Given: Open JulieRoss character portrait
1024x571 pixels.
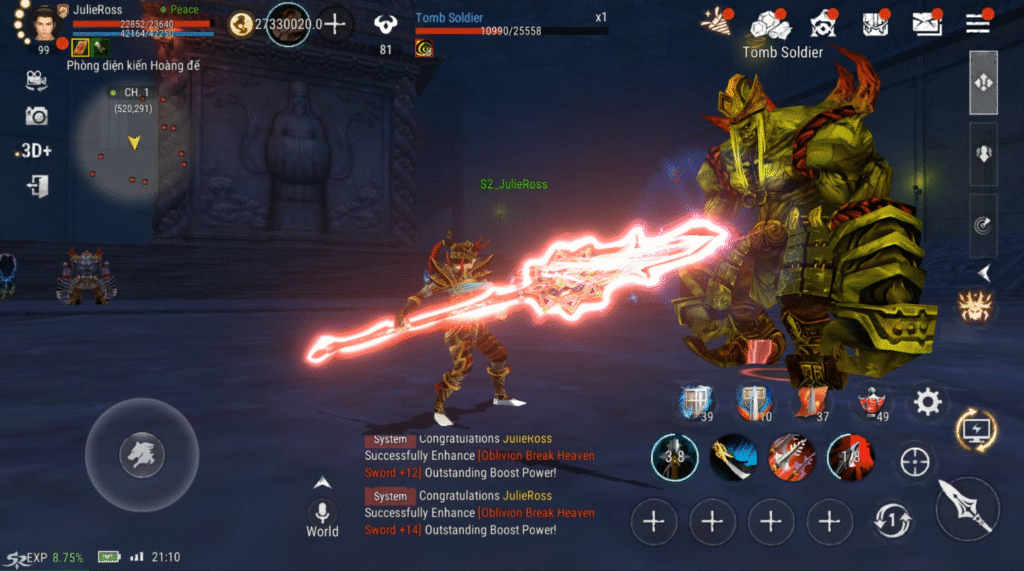Looking at the screenshot, I should click(x=42, y=22).
